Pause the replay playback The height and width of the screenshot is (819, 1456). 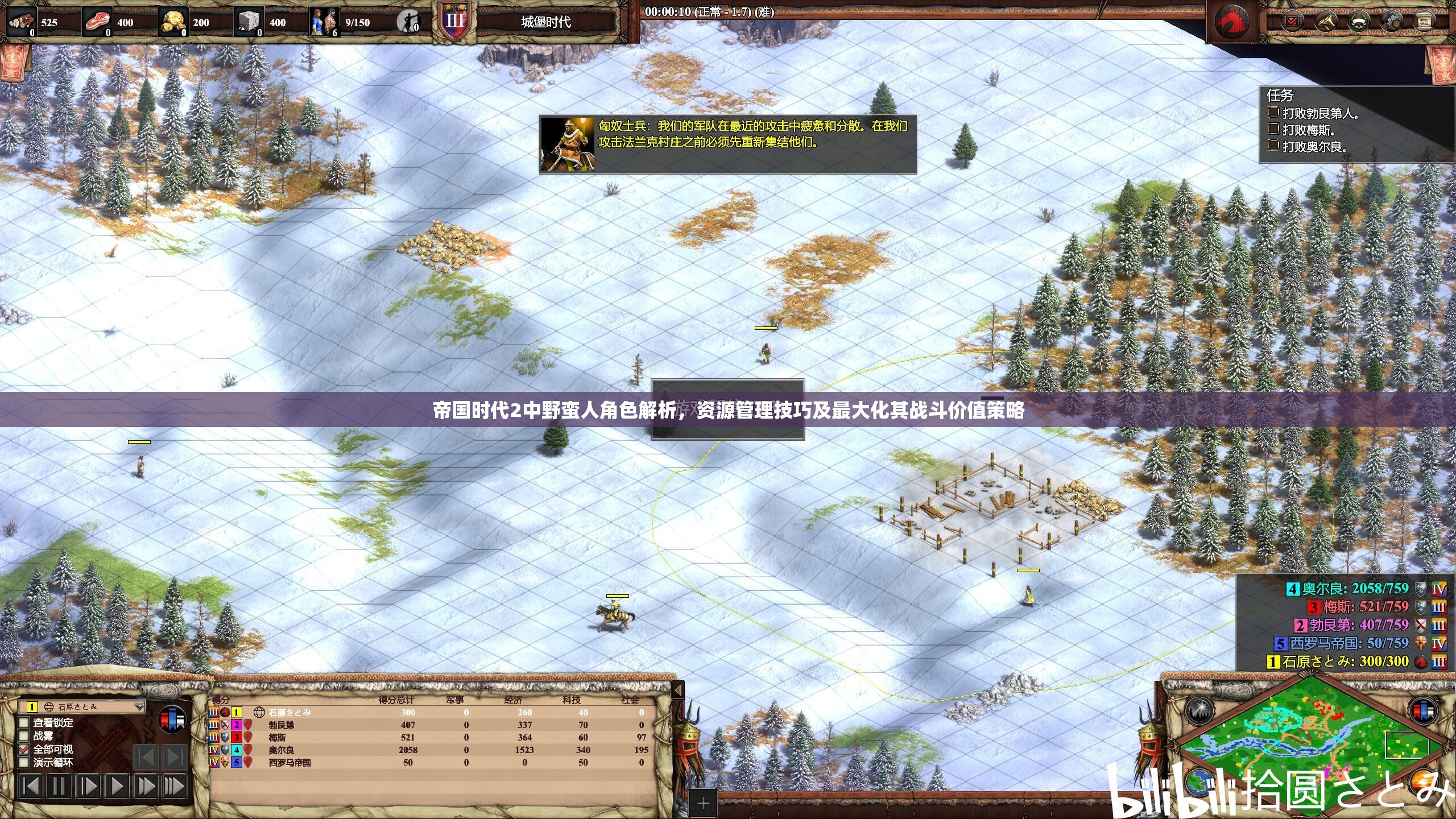pyautogui.click(x=59, y=787)
